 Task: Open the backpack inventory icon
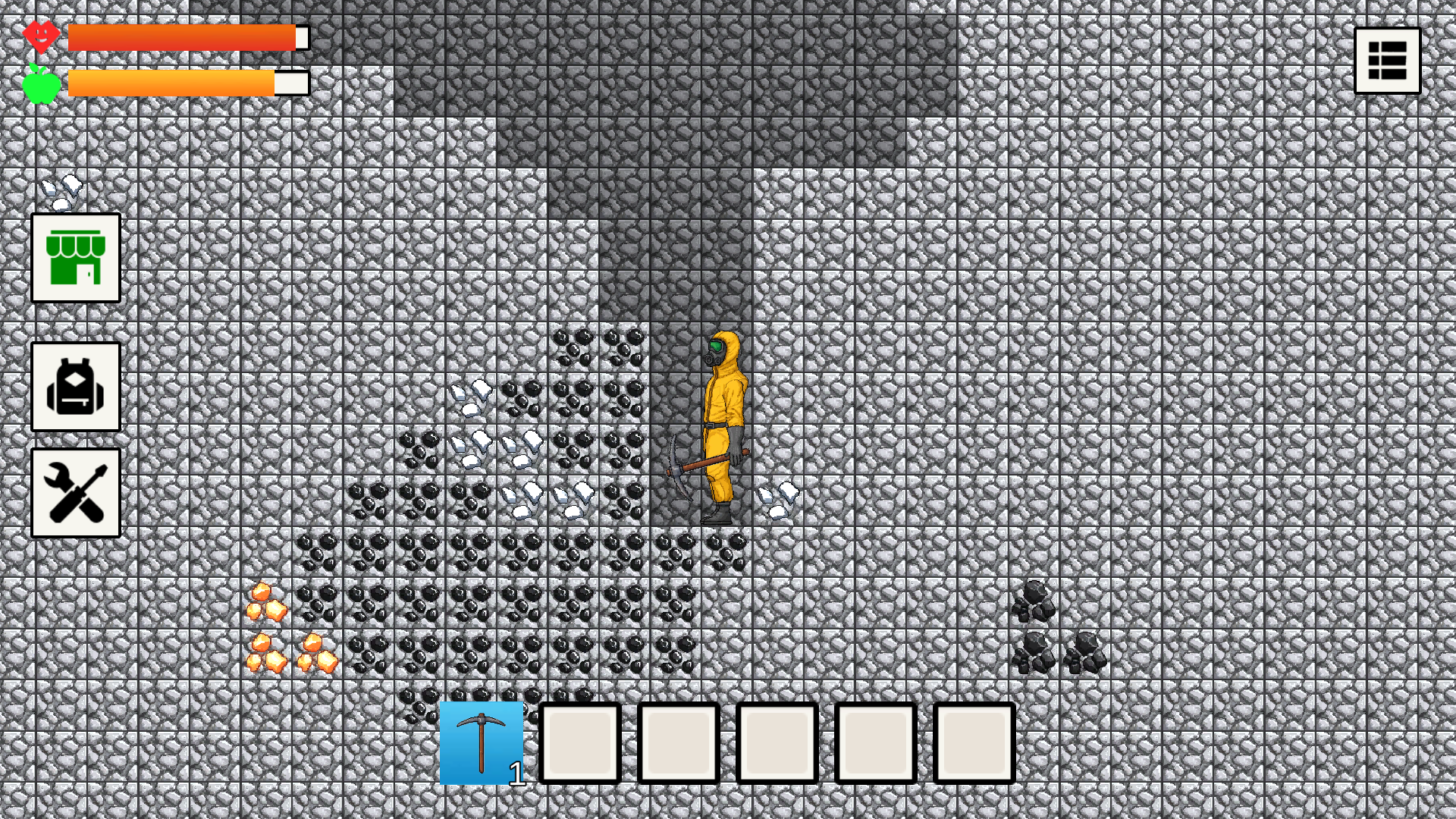pyautogui.click(x=75, y=388)
